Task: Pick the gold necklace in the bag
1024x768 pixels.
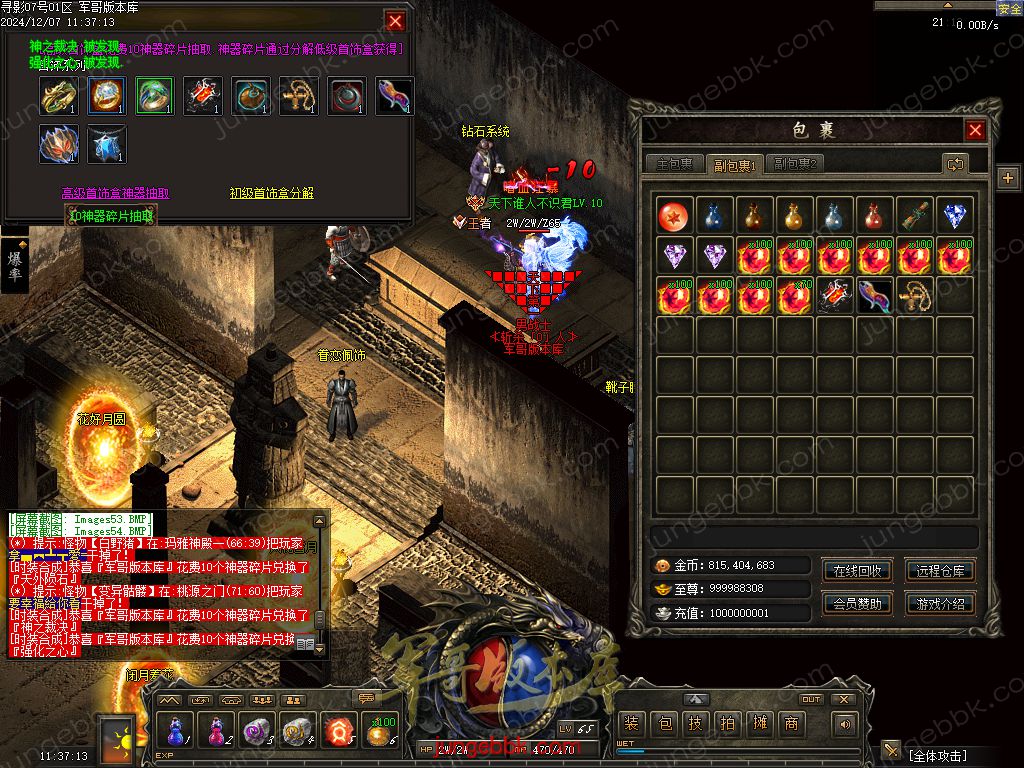Action: point(915,296)
